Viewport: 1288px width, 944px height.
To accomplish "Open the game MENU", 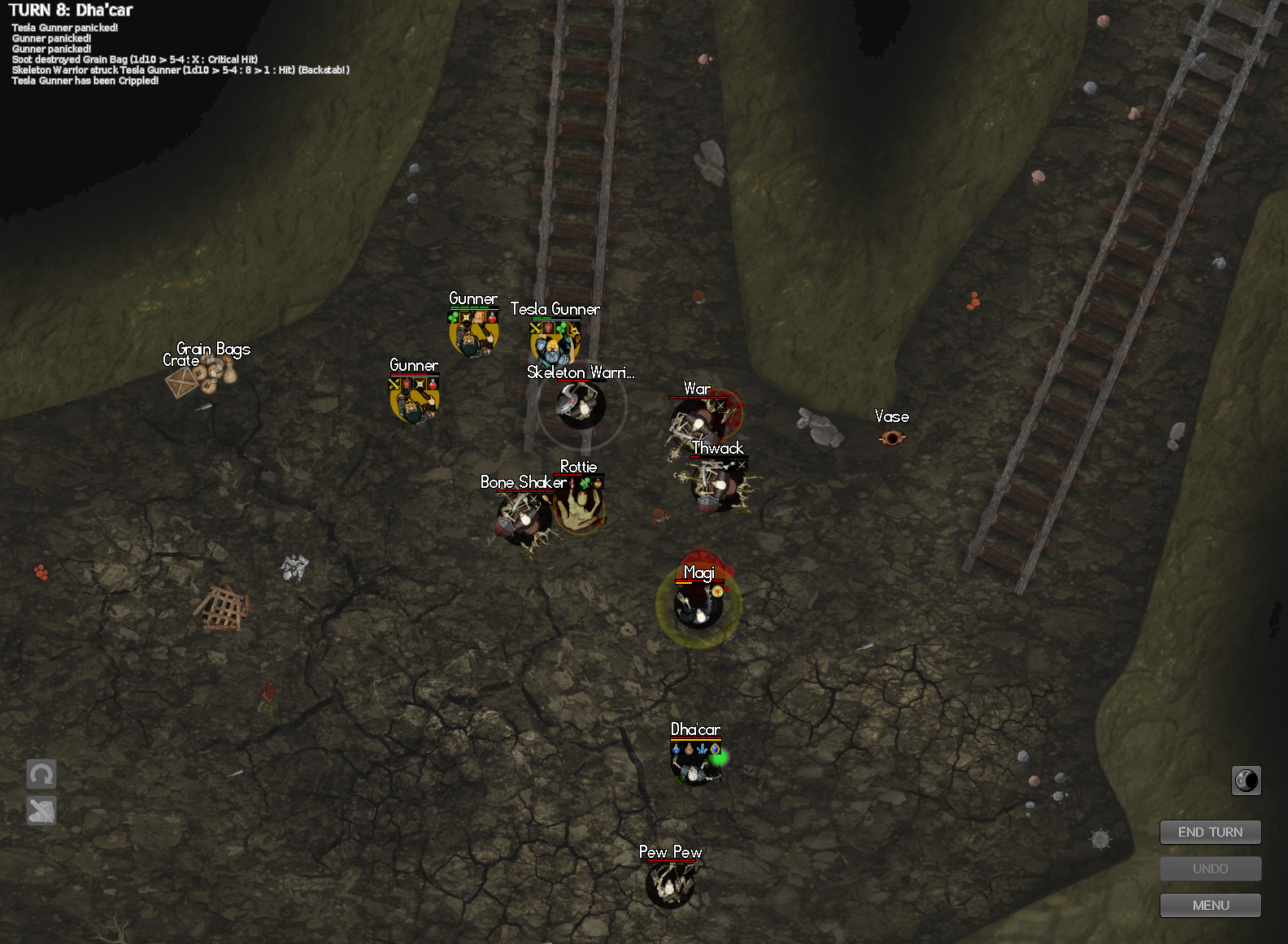I will pos(1210,905).
